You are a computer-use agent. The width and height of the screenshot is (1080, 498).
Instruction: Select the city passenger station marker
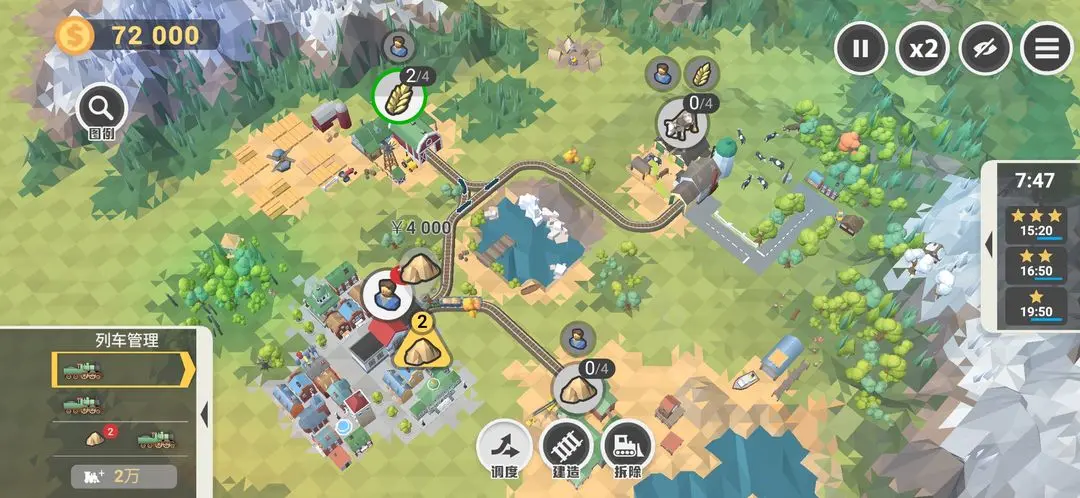click(384, 293)
